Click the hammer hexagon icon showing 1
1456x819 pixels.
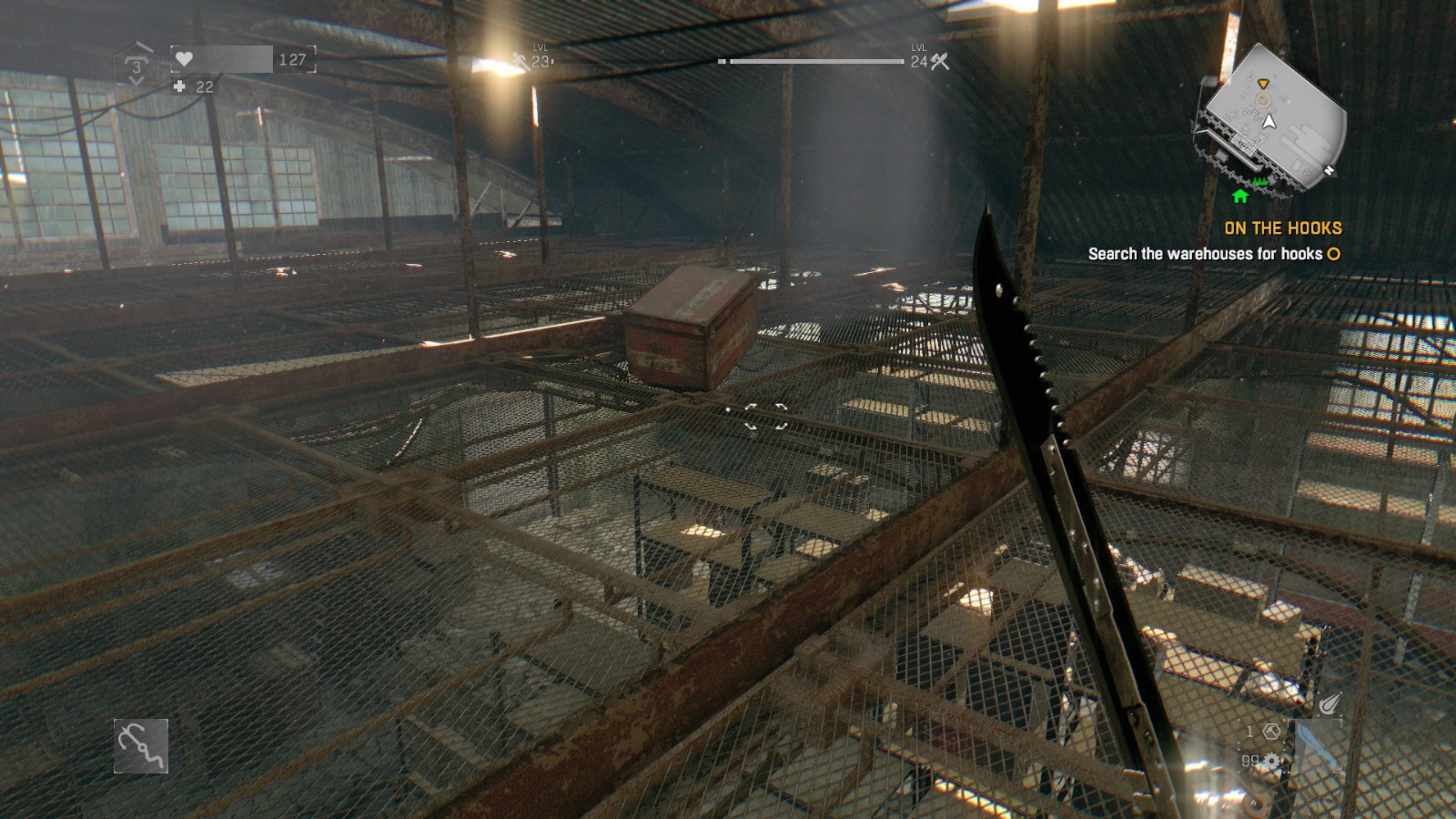1271,733
